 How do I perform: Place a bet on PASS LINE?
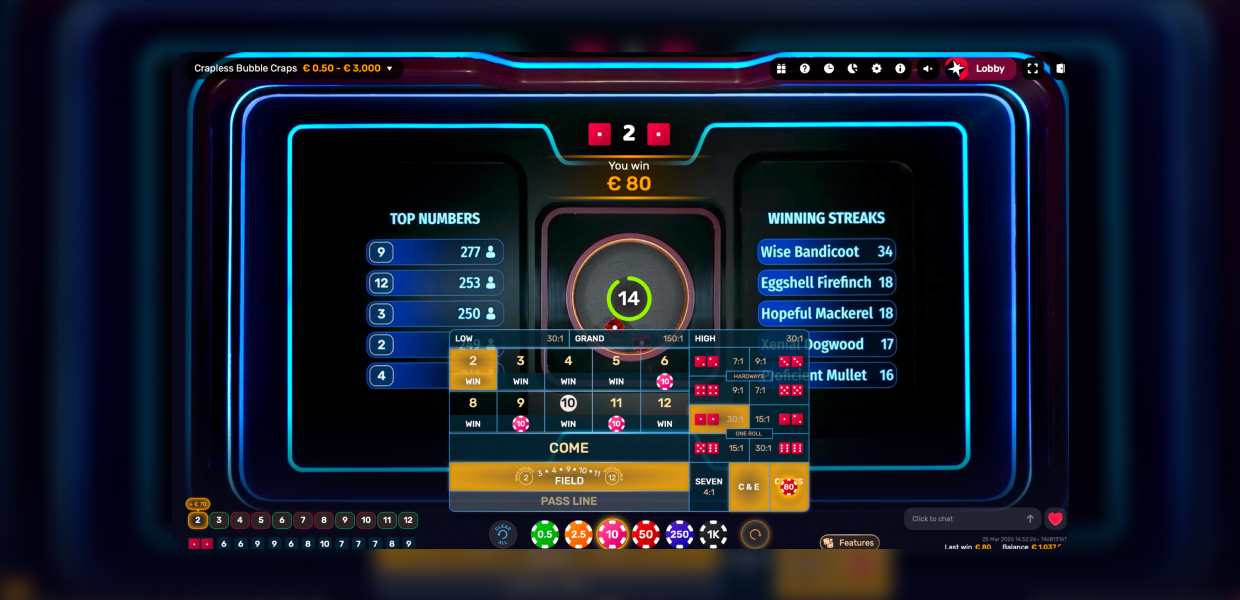pos(568,501)
